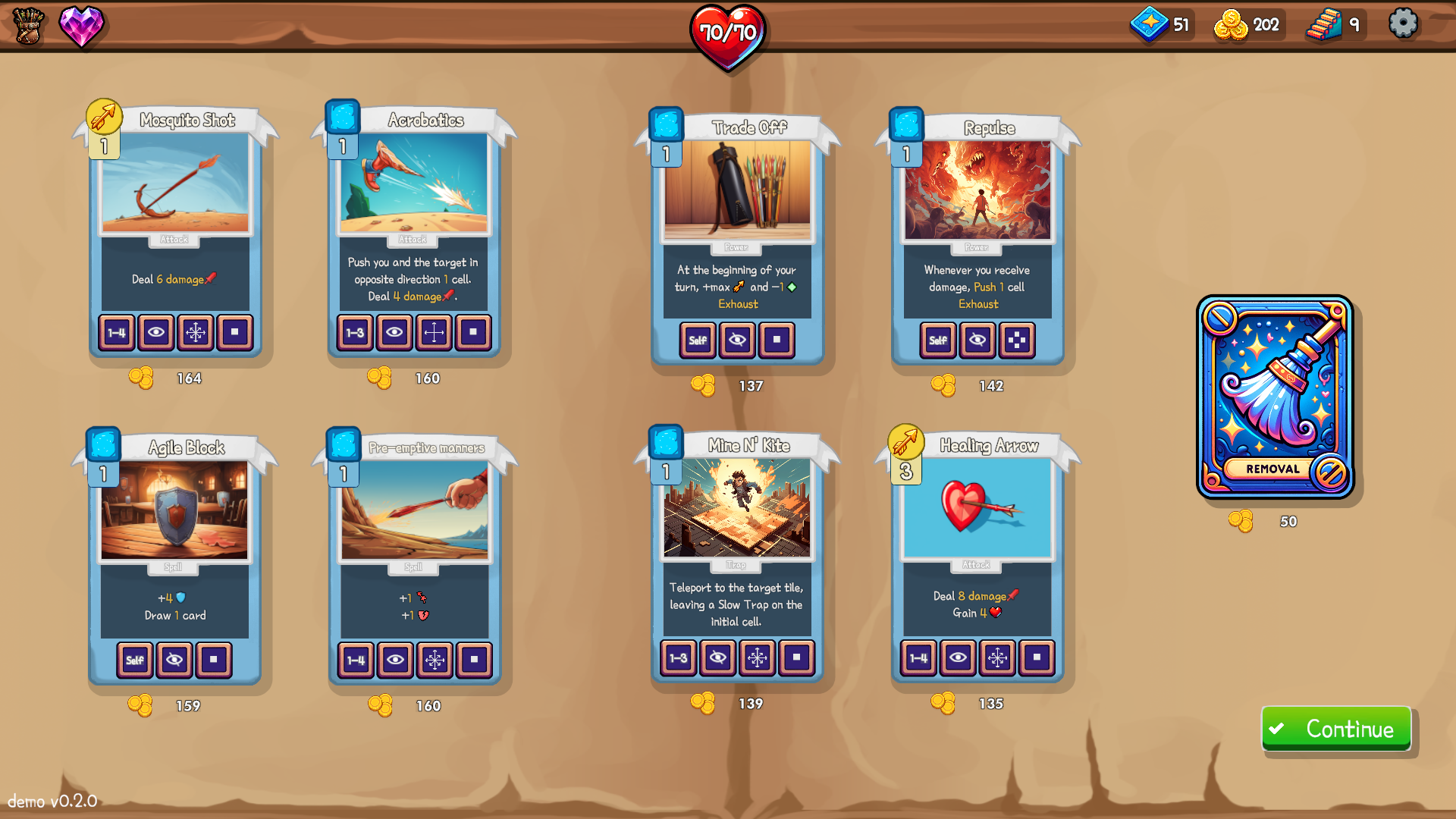Select the Mosquito Shot card
The height and width of the screenshot is (819, 1456).
pos(175,227)
